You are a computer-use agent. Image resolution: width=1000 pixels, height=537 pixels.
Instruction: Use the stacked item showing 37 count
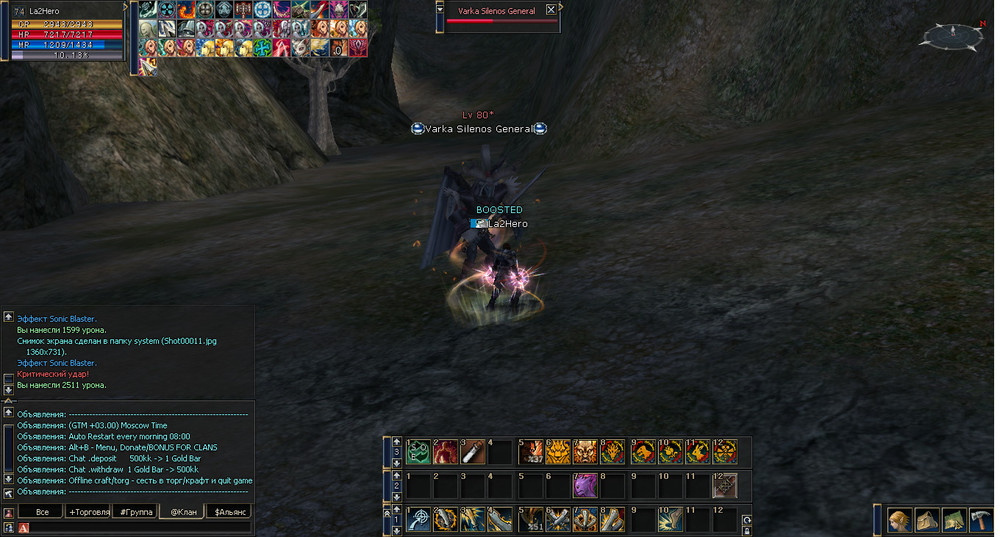point(530,452)
